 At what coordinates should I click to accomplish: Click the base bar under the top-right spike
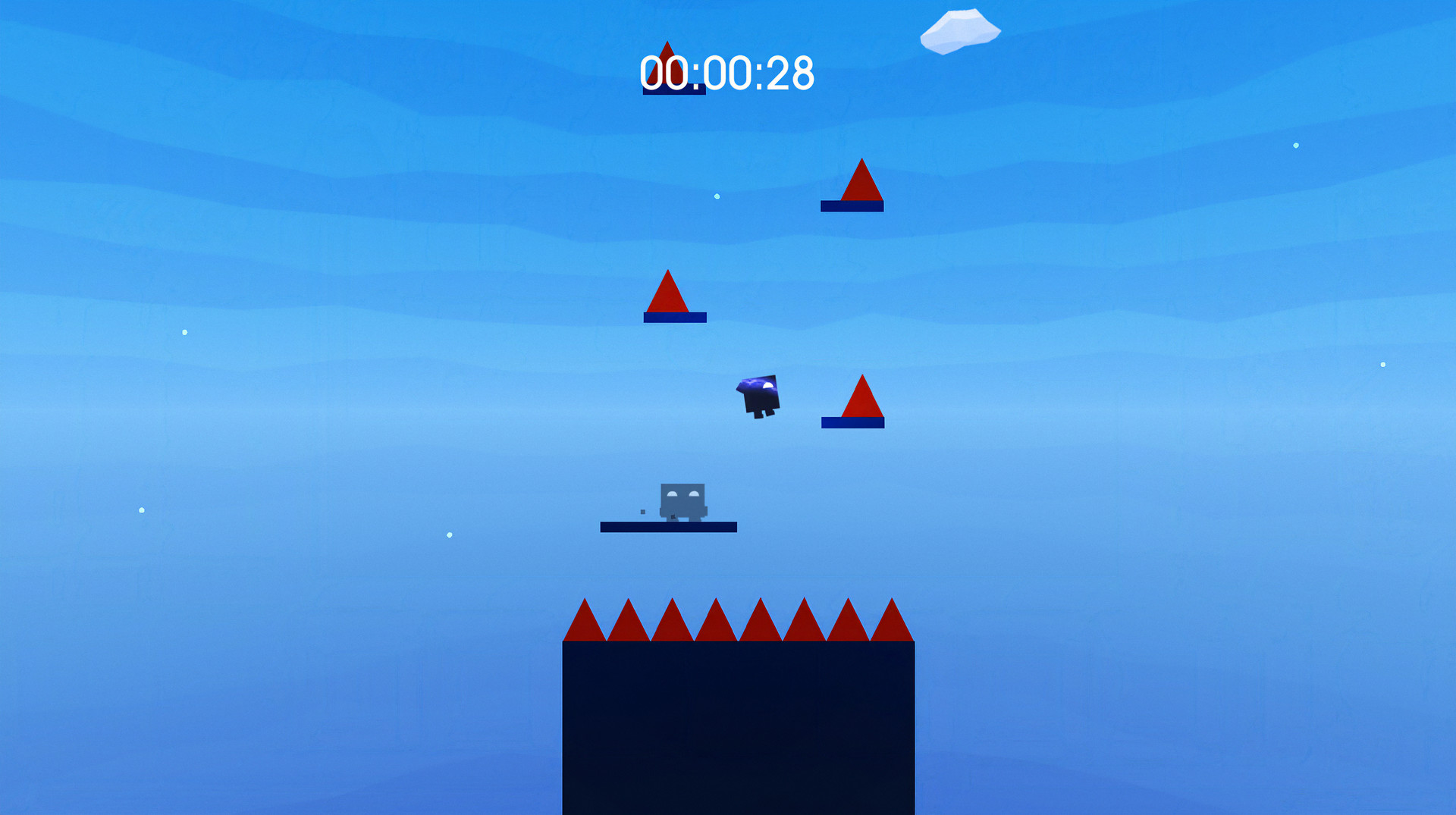852,205
